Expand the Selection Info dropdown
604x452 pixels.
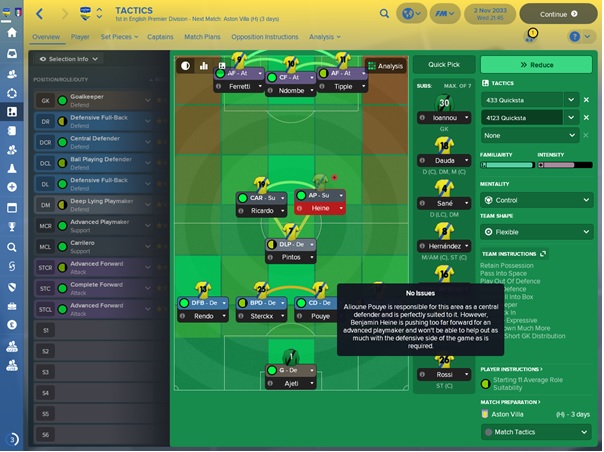[69, 59]
